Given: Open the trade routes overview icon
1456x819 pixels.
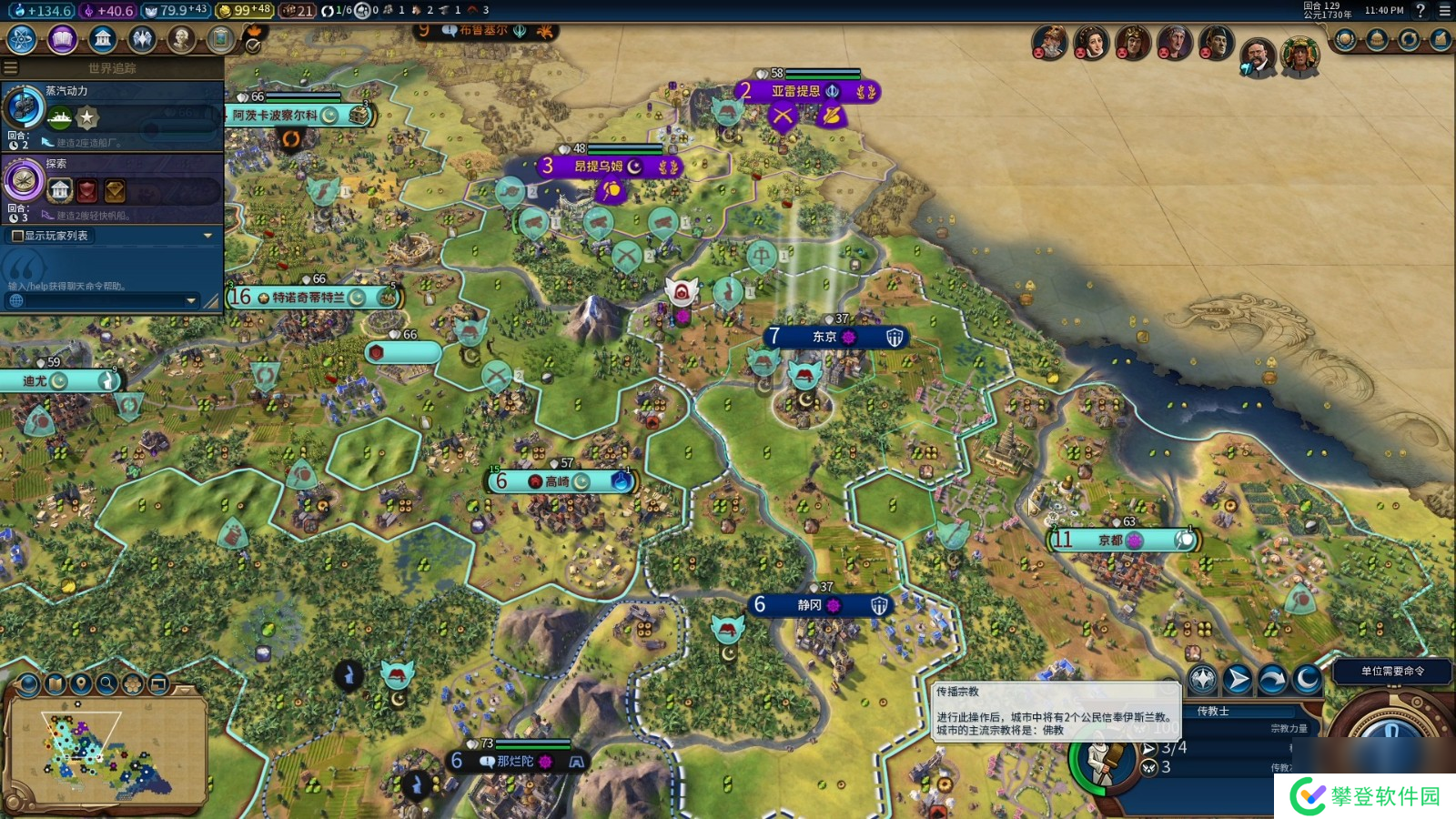Looking at the screenshot, I should 1409,40.
